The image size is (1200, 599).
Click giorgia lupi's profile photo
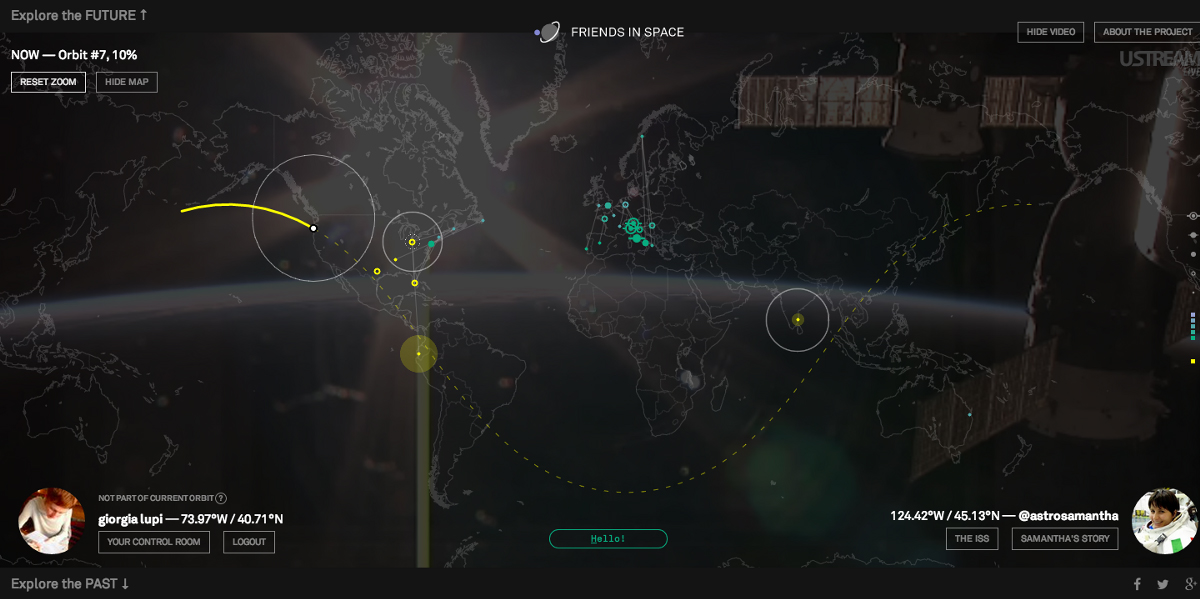pos(51,521)
